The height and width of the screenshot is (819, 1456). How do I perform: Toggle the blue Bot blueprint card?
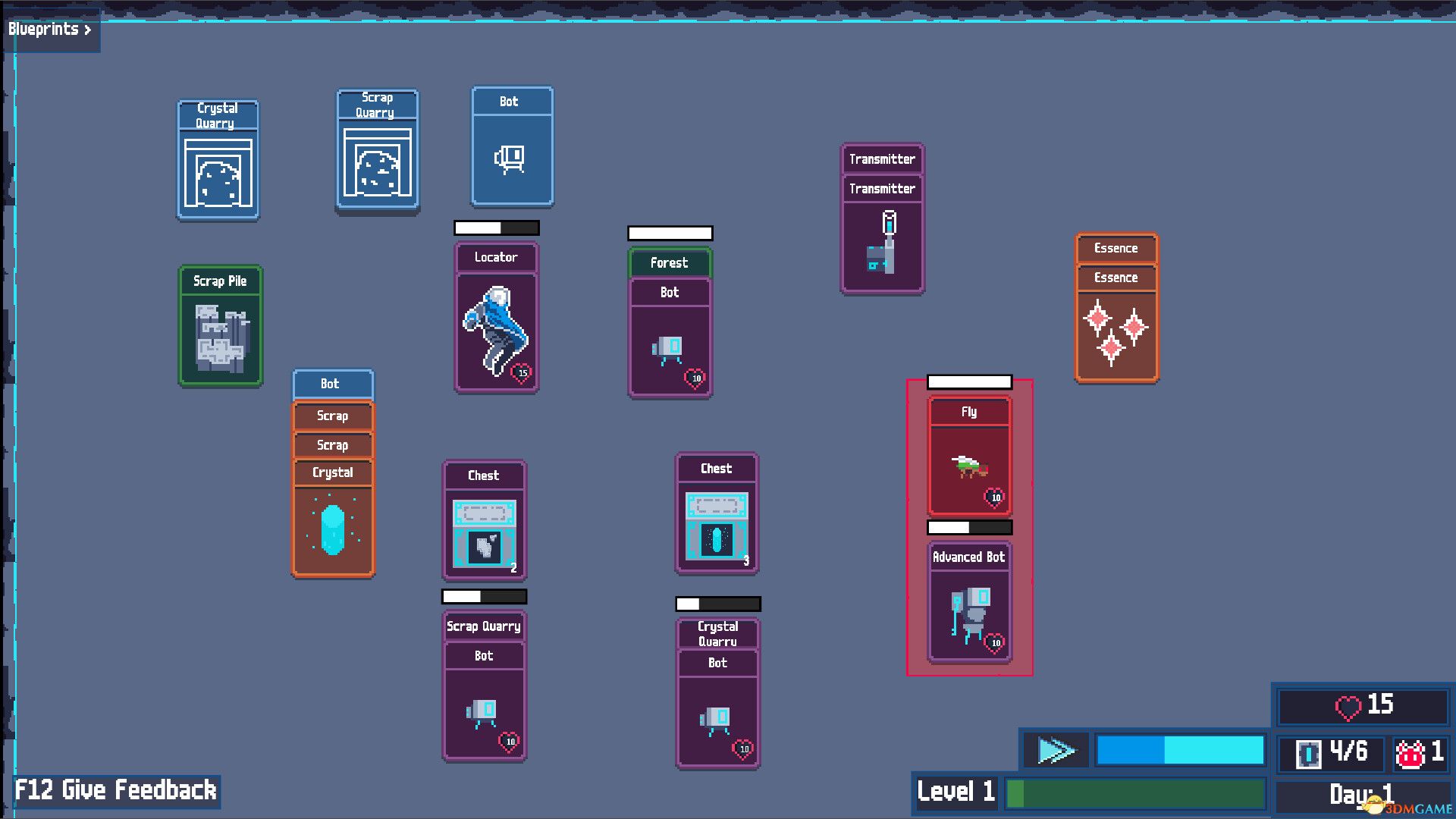pyautogui.click(x=512, y=148)
